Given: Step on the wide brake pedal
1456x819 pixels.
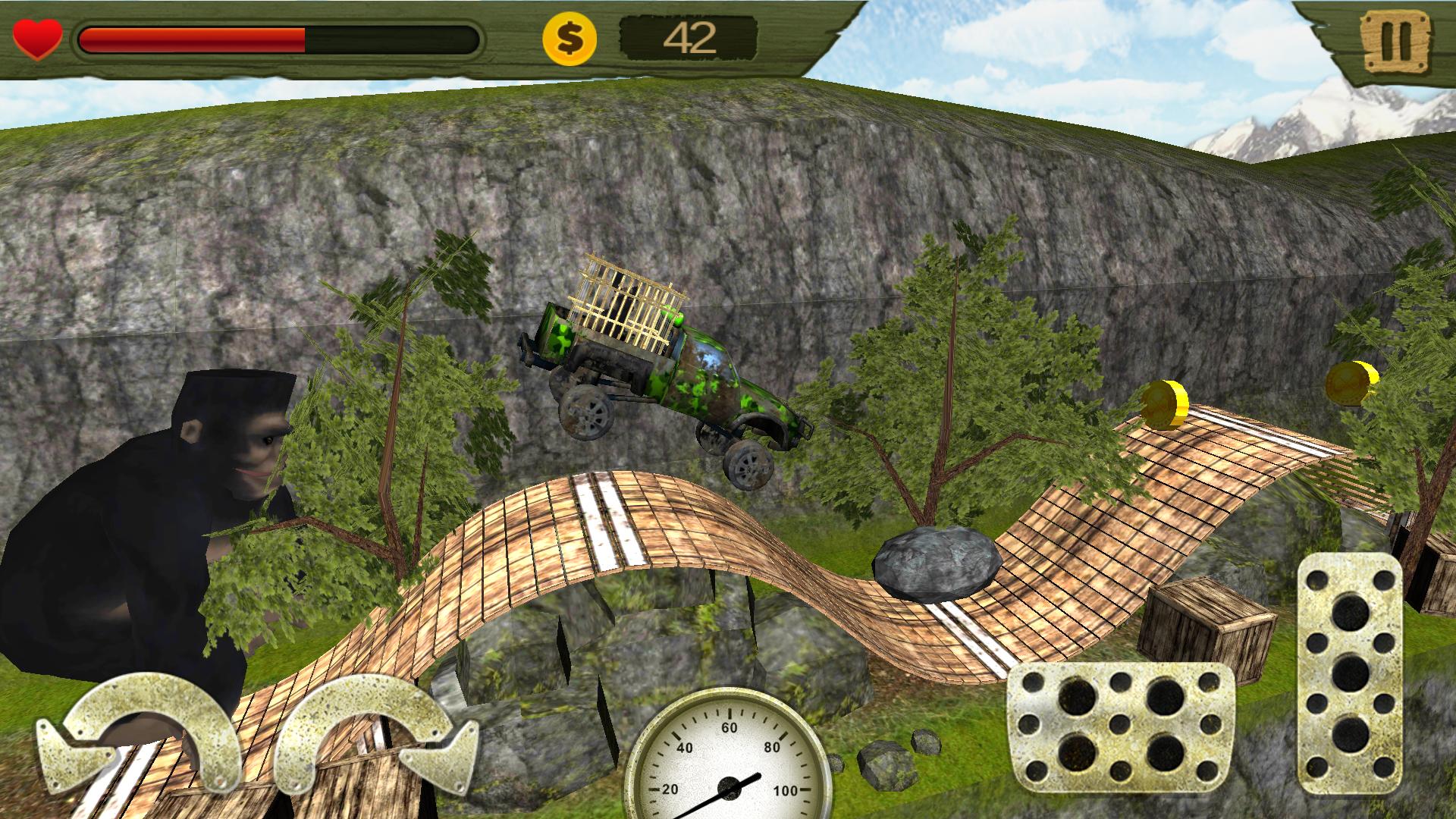Looking at the screenshot, I should coord(1120,733).
